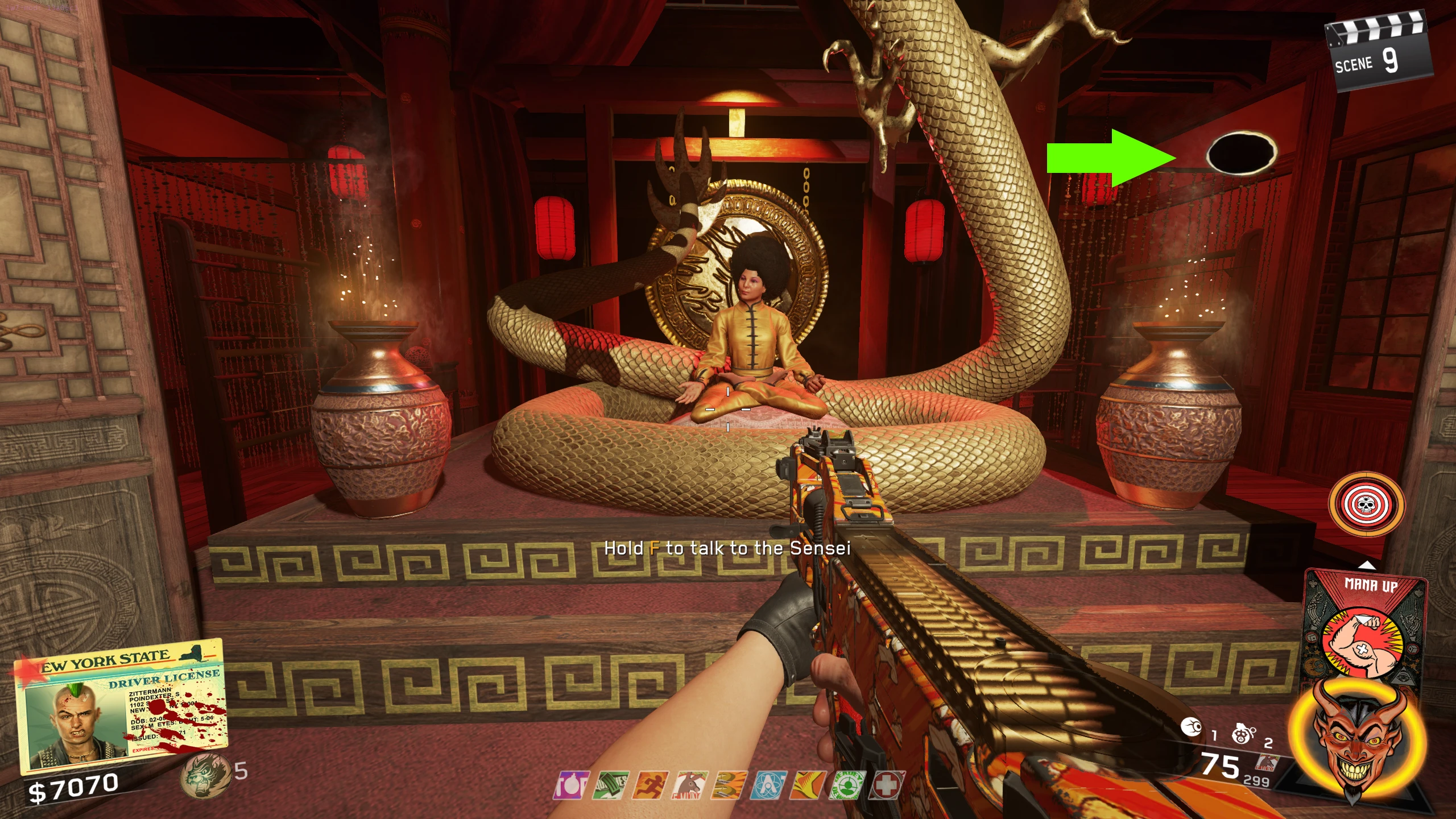Click the Quickies green magazine perk

point(610,785)
